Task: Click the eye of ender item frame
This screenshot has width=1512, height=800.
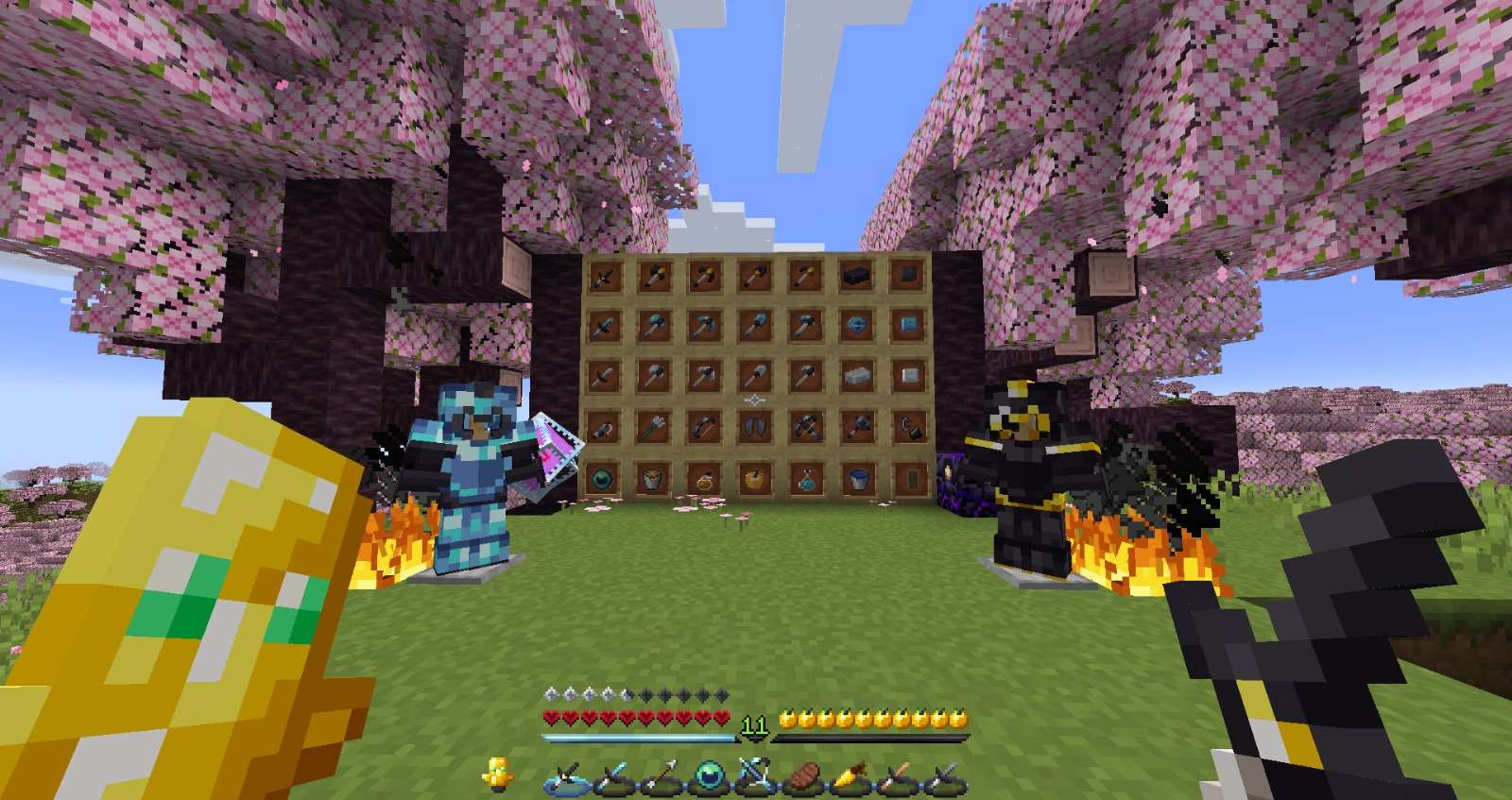Action: pyautogui.click(x=604, y=480)
